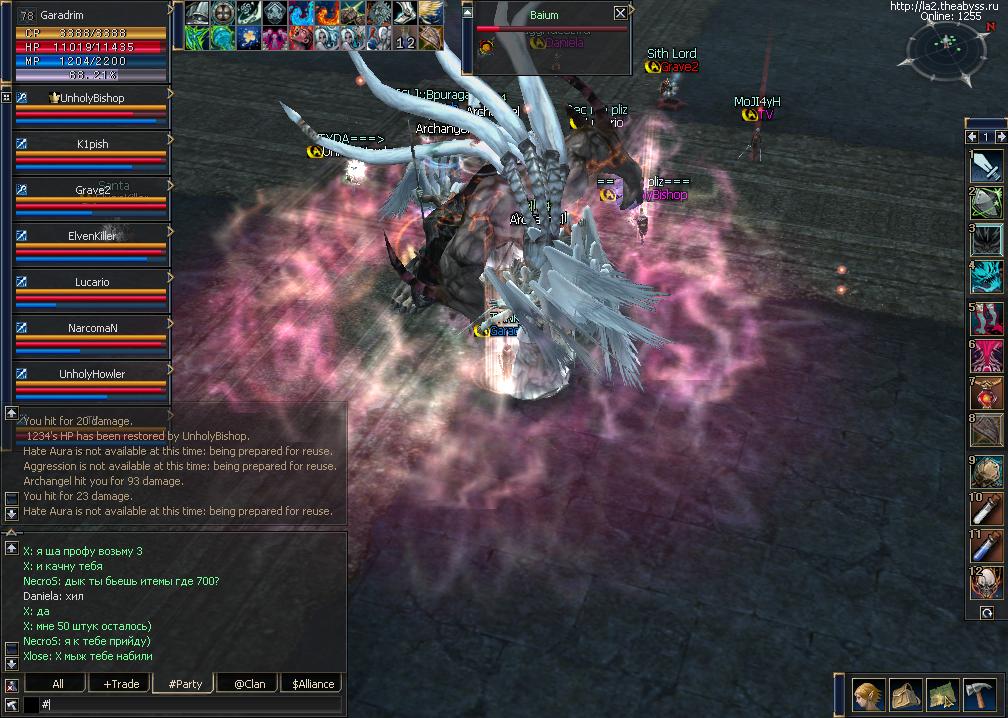Use the sword attack skill in slot 1

988,166
